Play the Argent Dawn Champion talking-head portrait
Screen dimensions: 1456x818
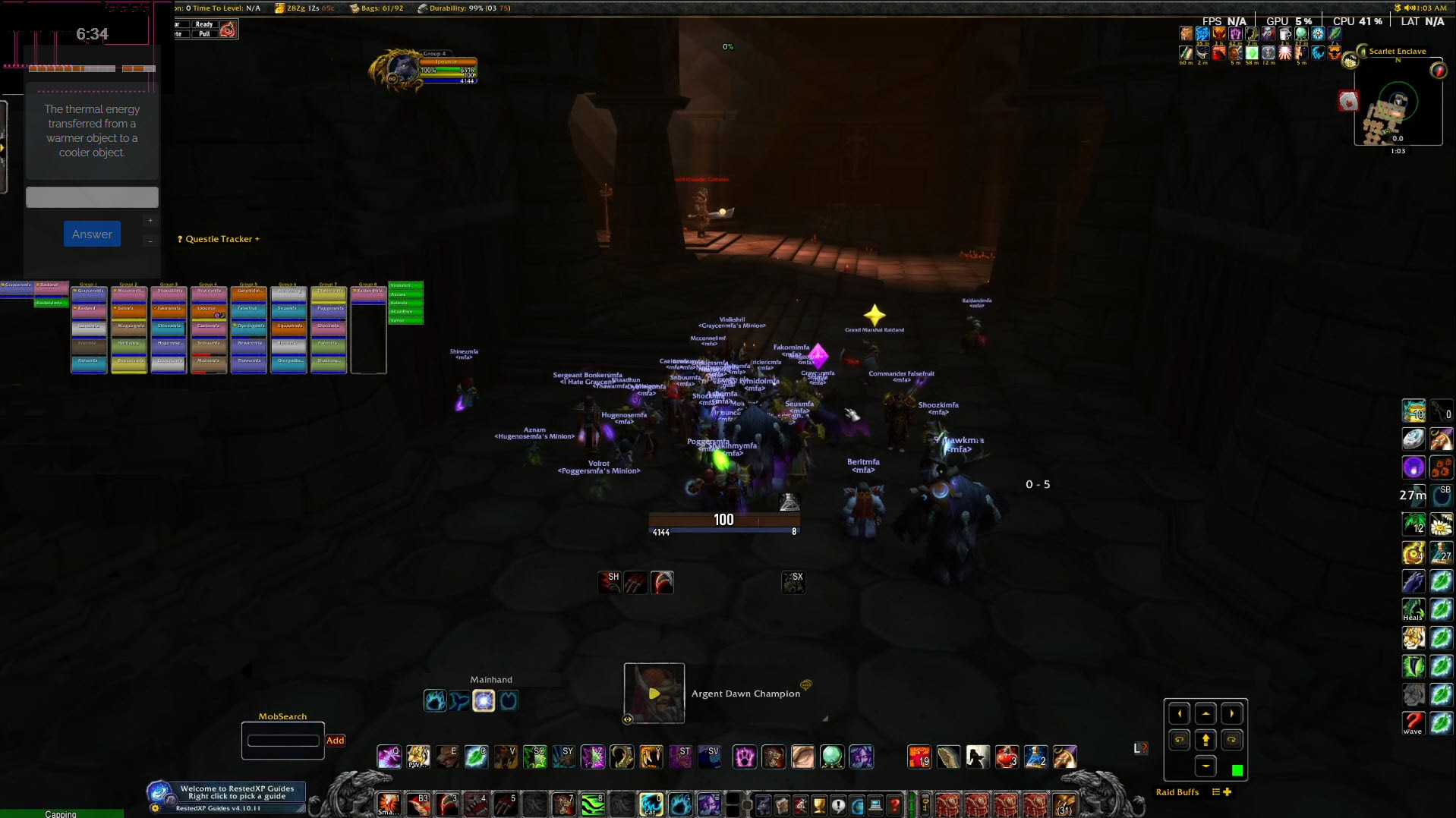654,693
